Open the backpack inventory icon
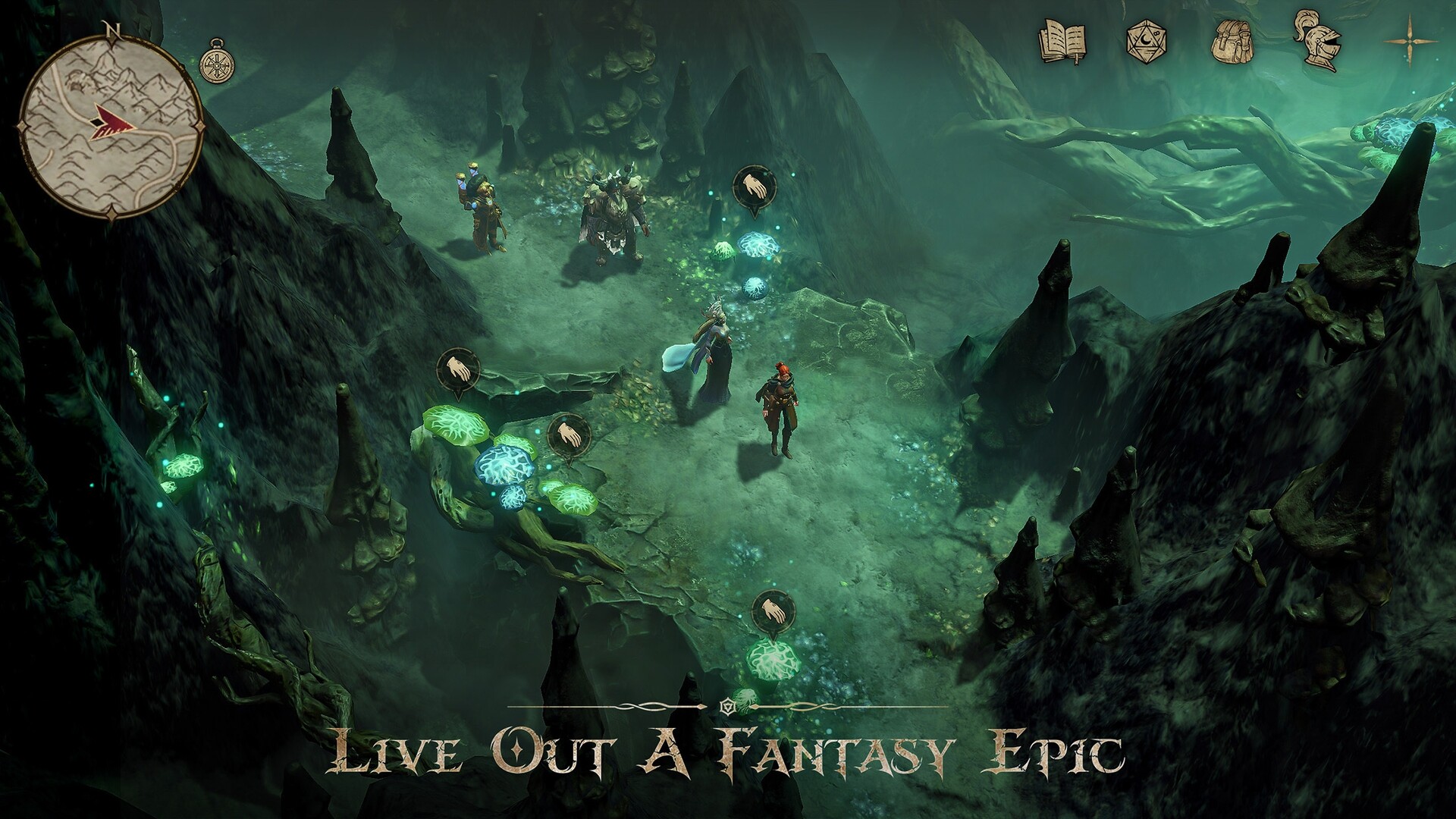The width and height of the screenshot is (1456, 819). pyautogui.click(x=1231, y=42)
